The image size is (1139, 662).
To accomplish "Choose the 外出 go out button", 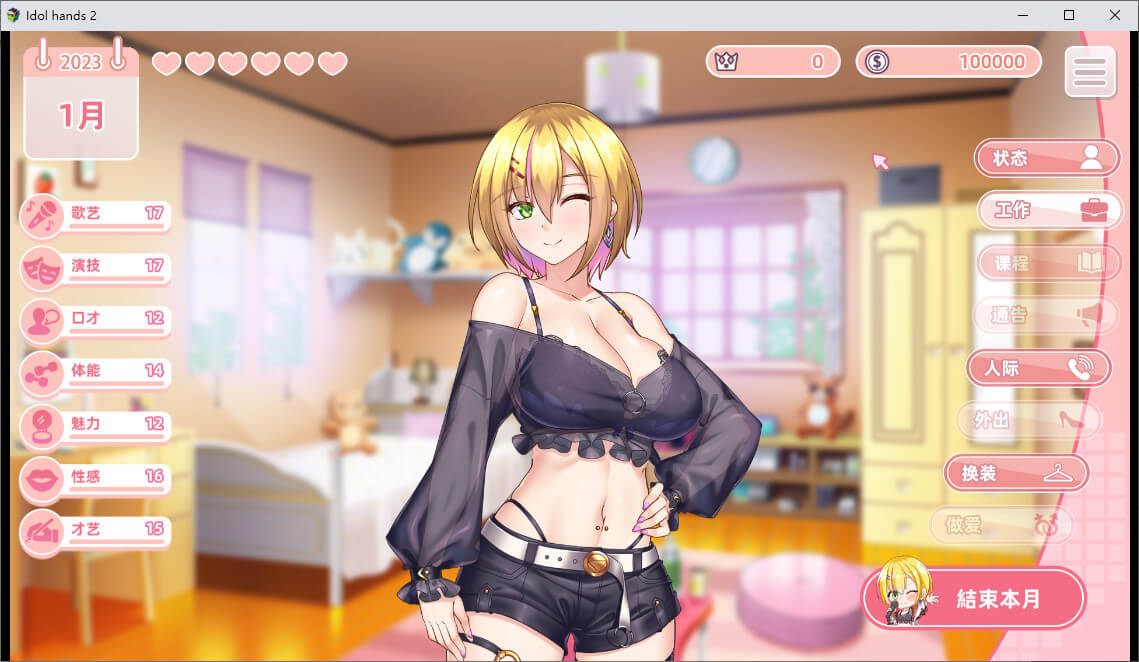I will (1028, 421).
